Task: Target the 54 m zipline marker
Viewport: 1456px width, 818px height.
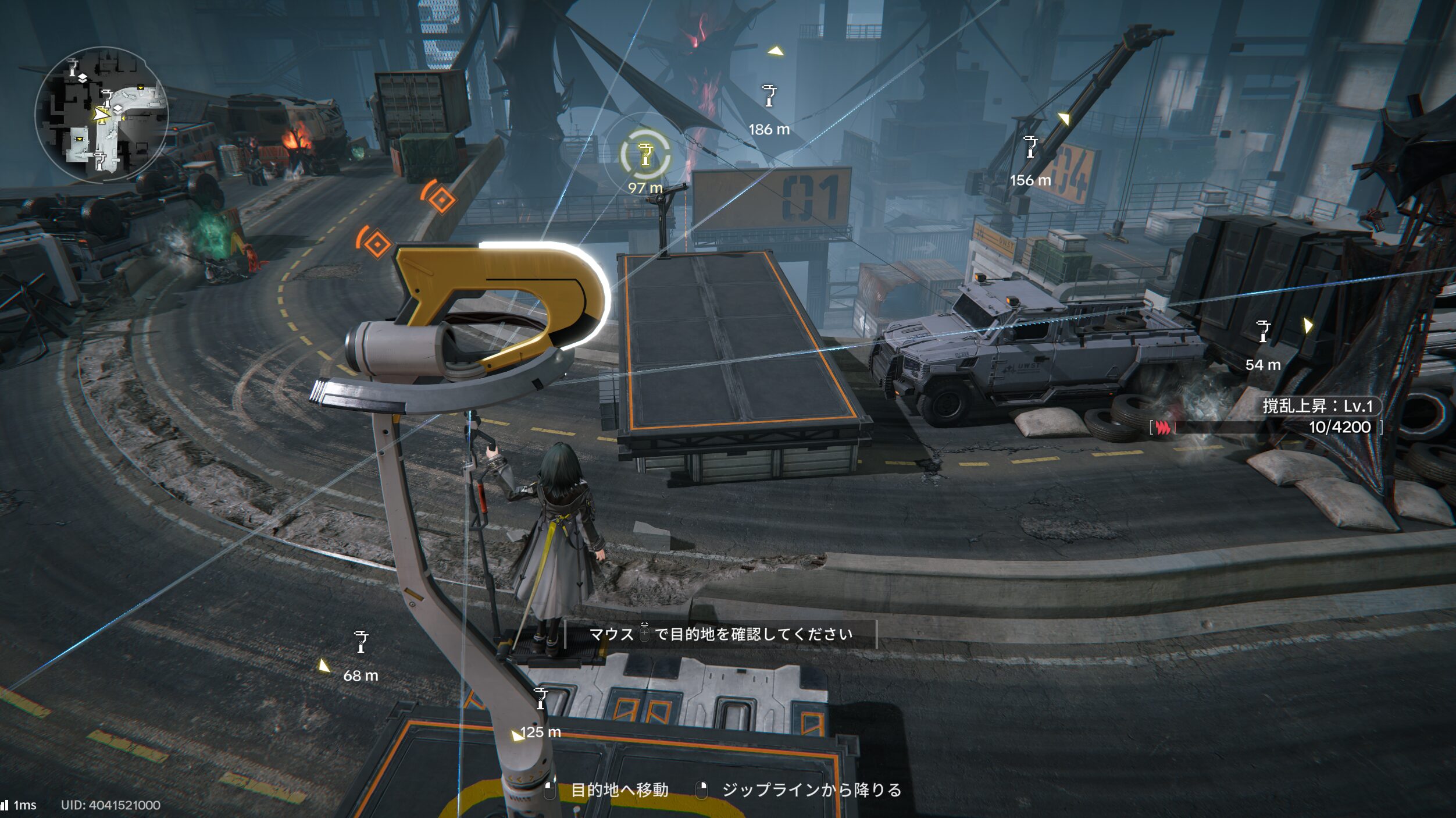Action: point(1263,331)
